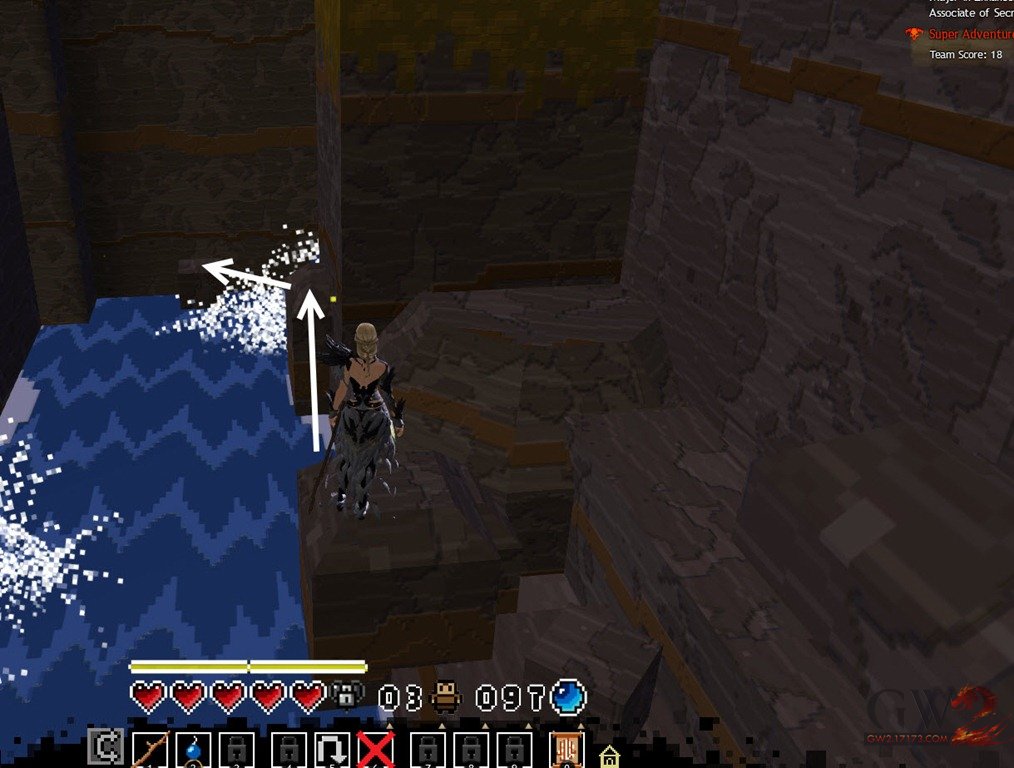The image size is (1014, 768).
Task: Use the blue bomb skill
Action: coord(191,750)
